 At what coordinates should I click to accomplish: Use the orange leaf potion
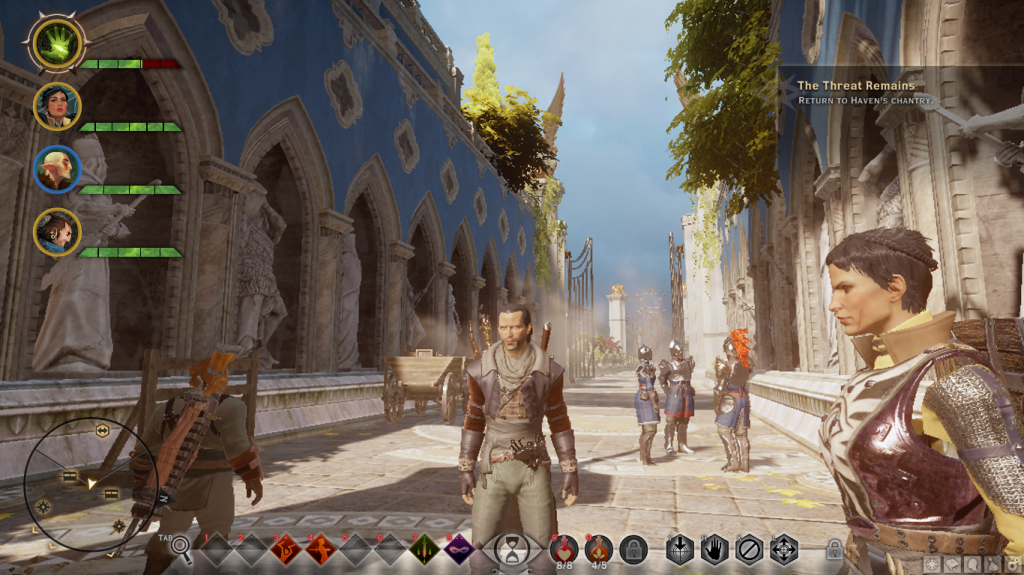point(598,546)
